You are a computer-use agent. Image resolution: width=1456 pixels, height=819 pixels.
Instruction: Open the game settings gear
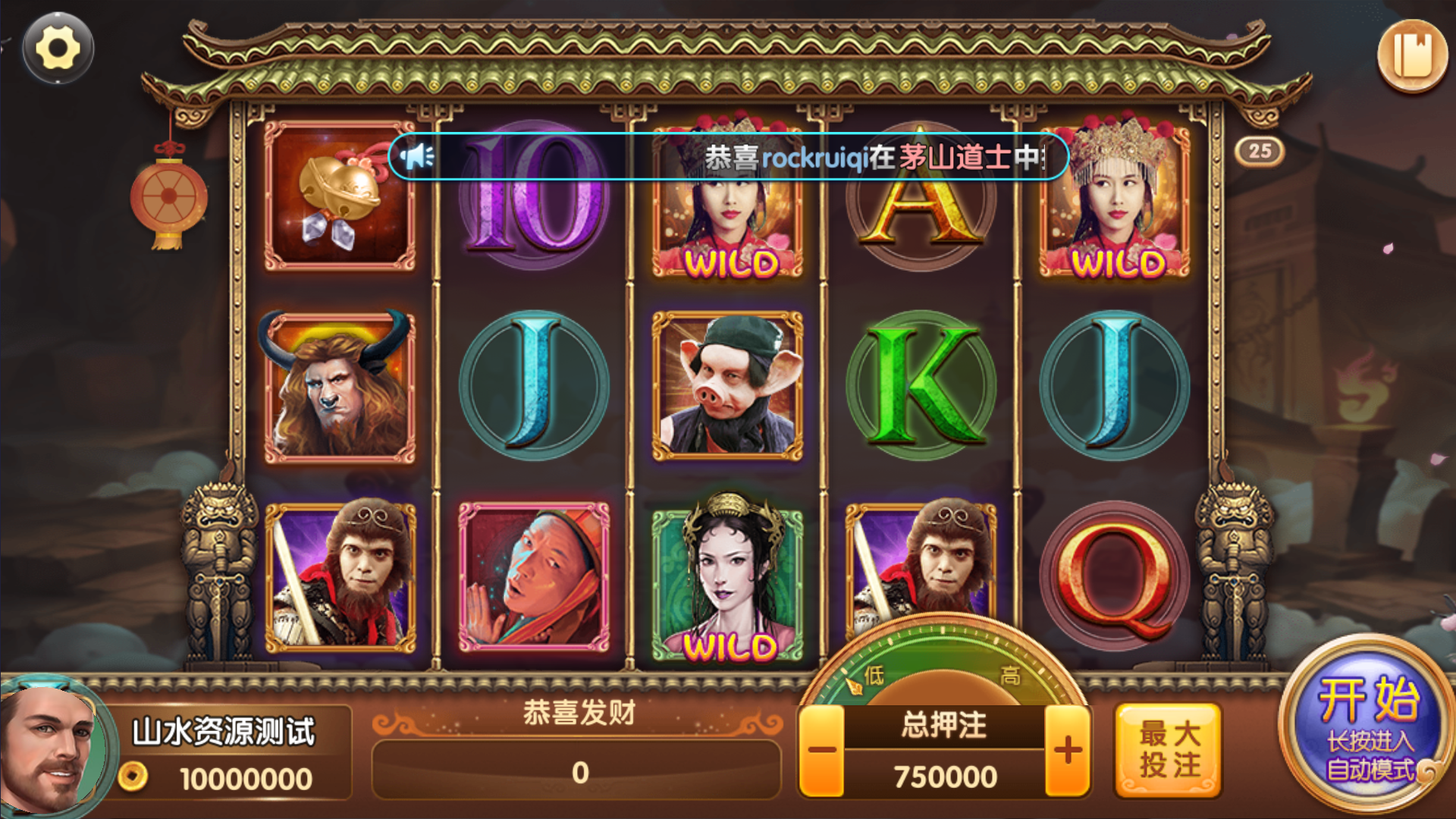point(57,49)
